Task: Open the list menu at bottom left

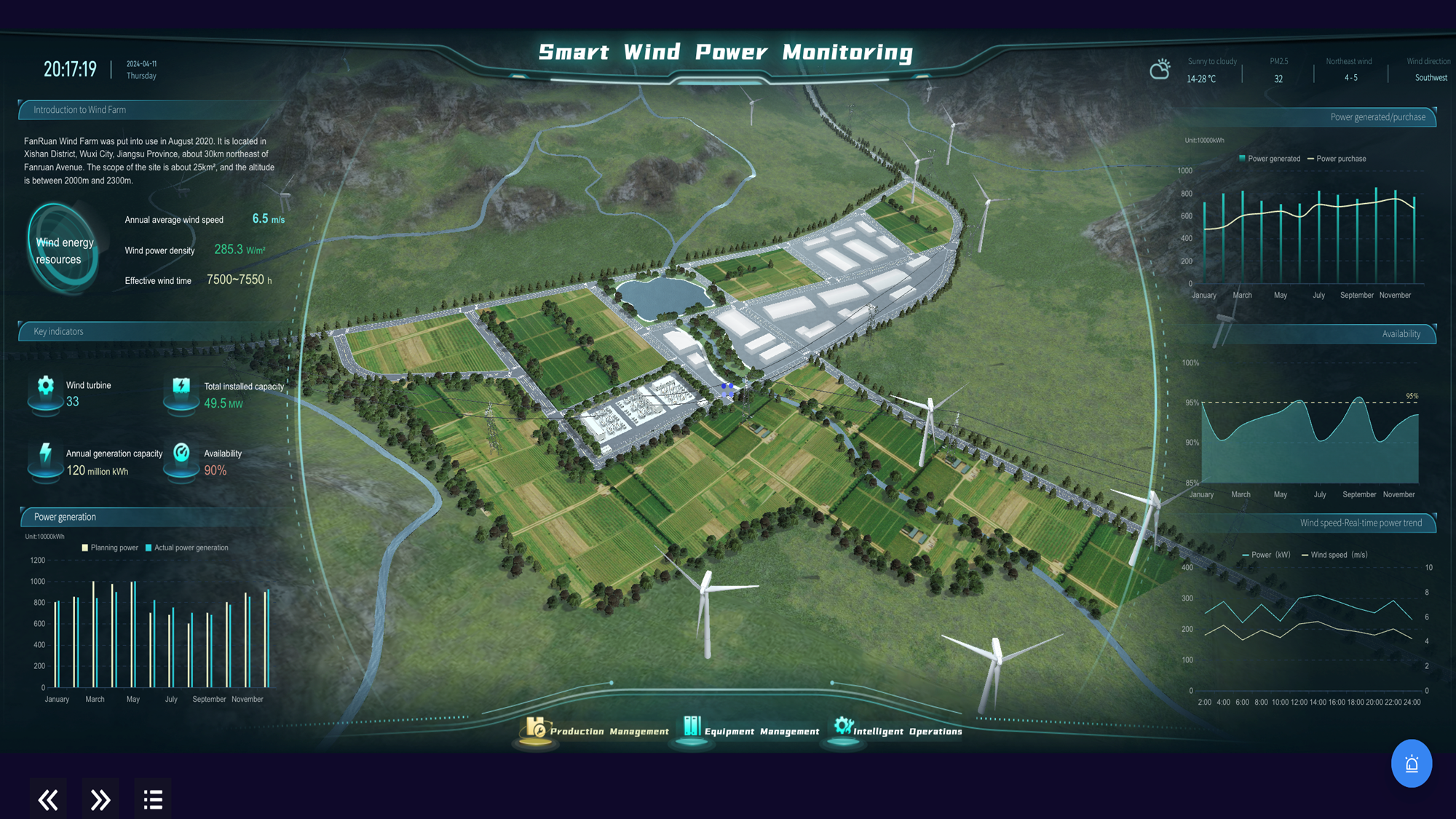Action: 152,799
